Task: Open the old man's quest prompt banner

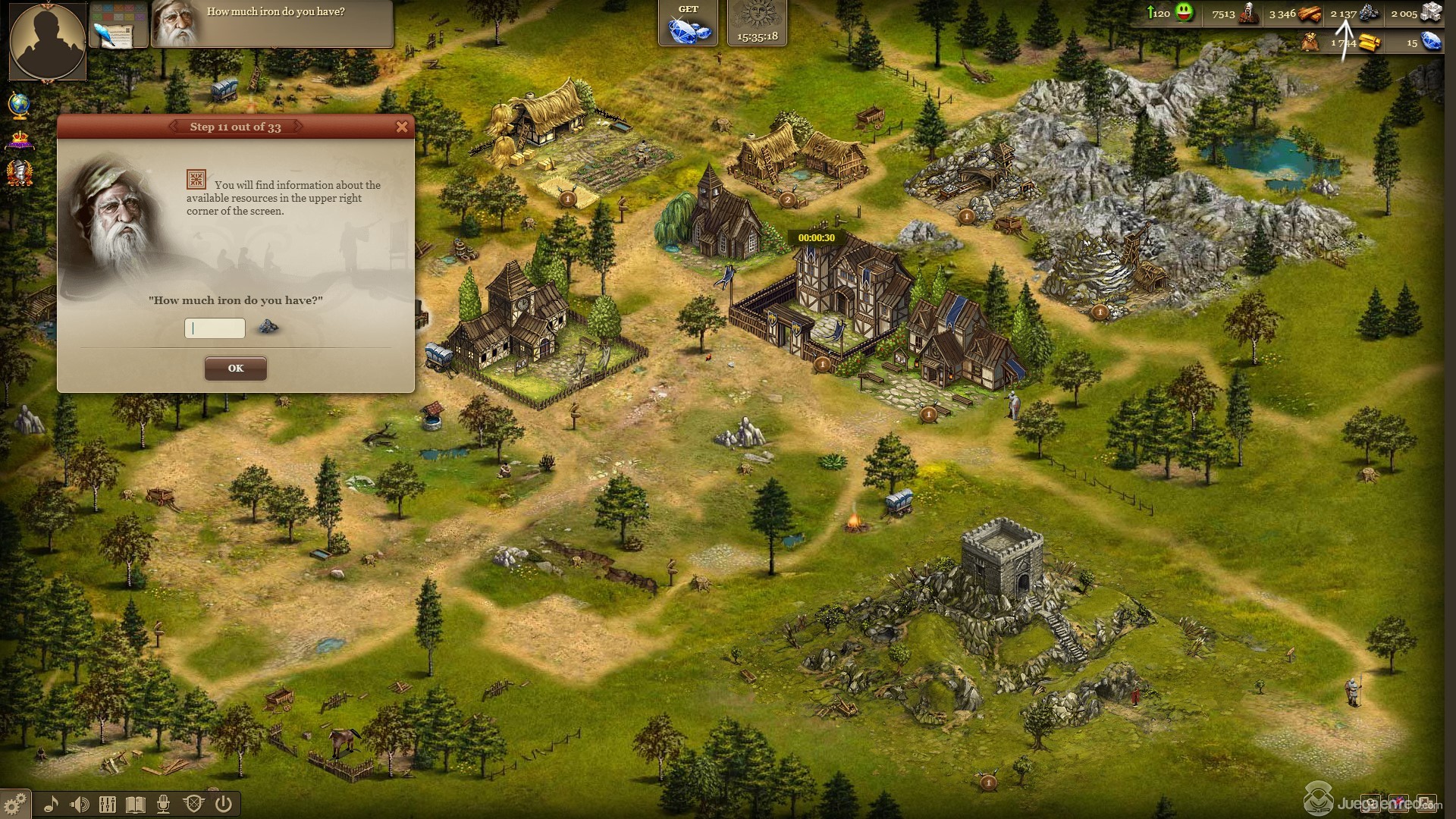Action: point(271,24)
